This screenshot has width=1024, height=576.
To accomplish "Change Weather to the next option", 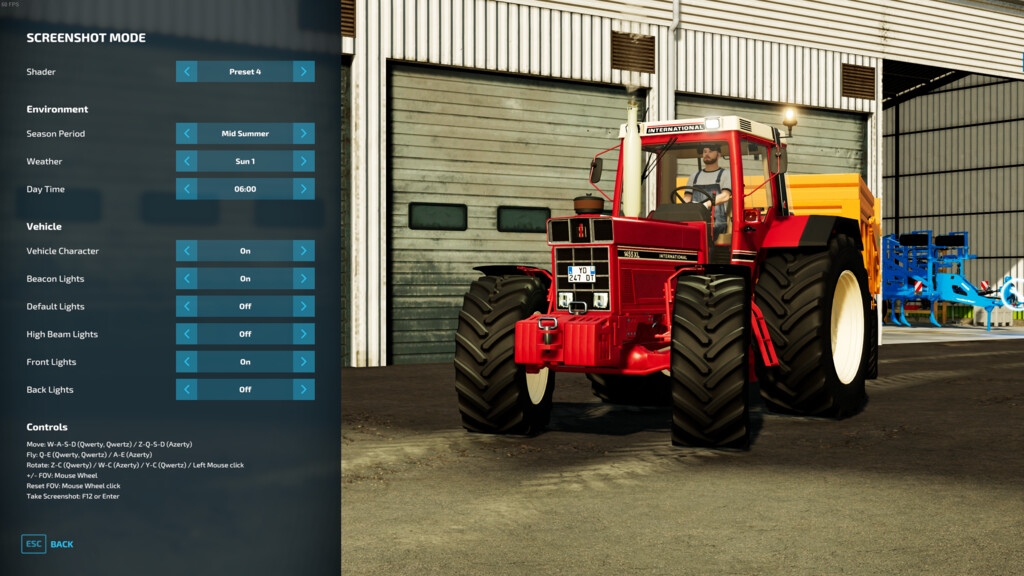I will tap(304, 161).
